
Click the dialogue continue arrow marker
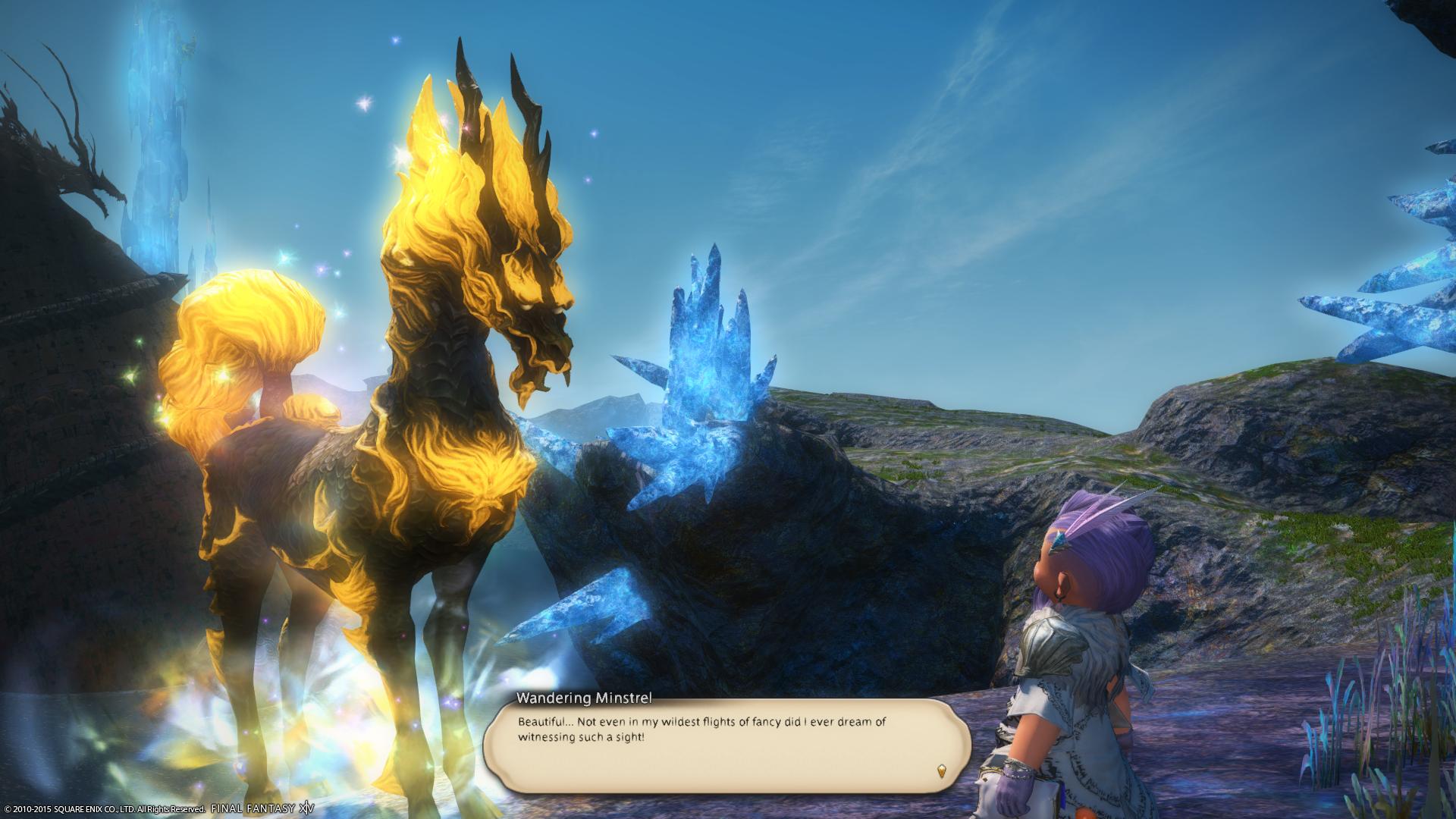coord(942,771)
